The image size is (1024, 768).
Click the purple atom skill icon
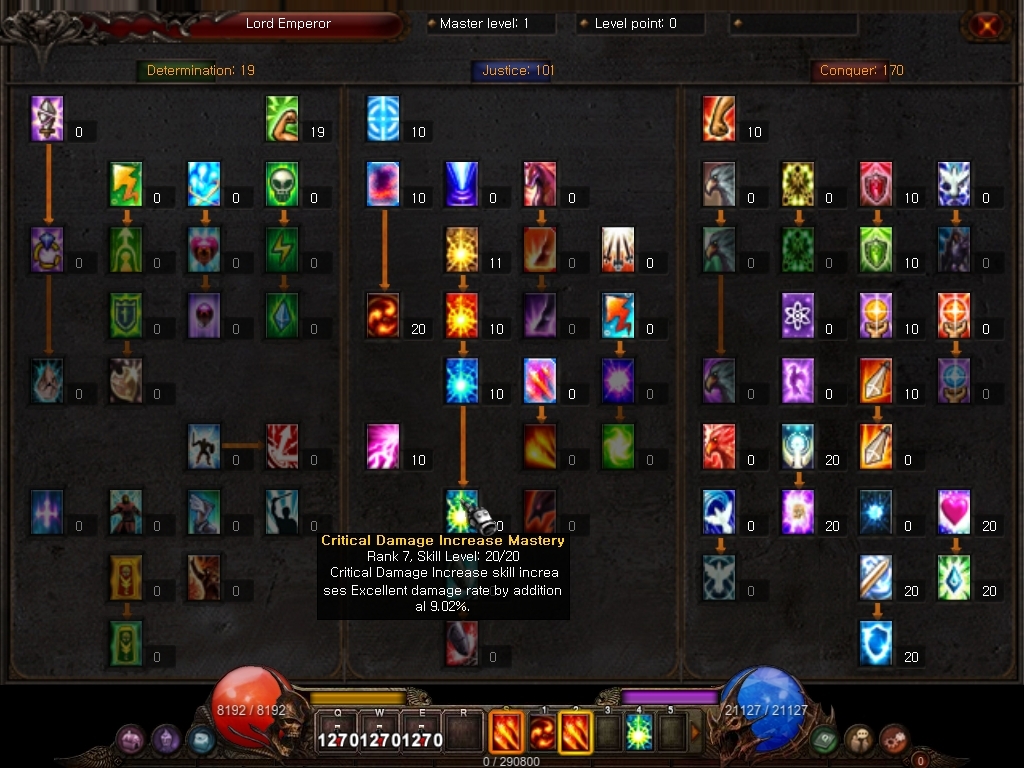click(798, 316)
